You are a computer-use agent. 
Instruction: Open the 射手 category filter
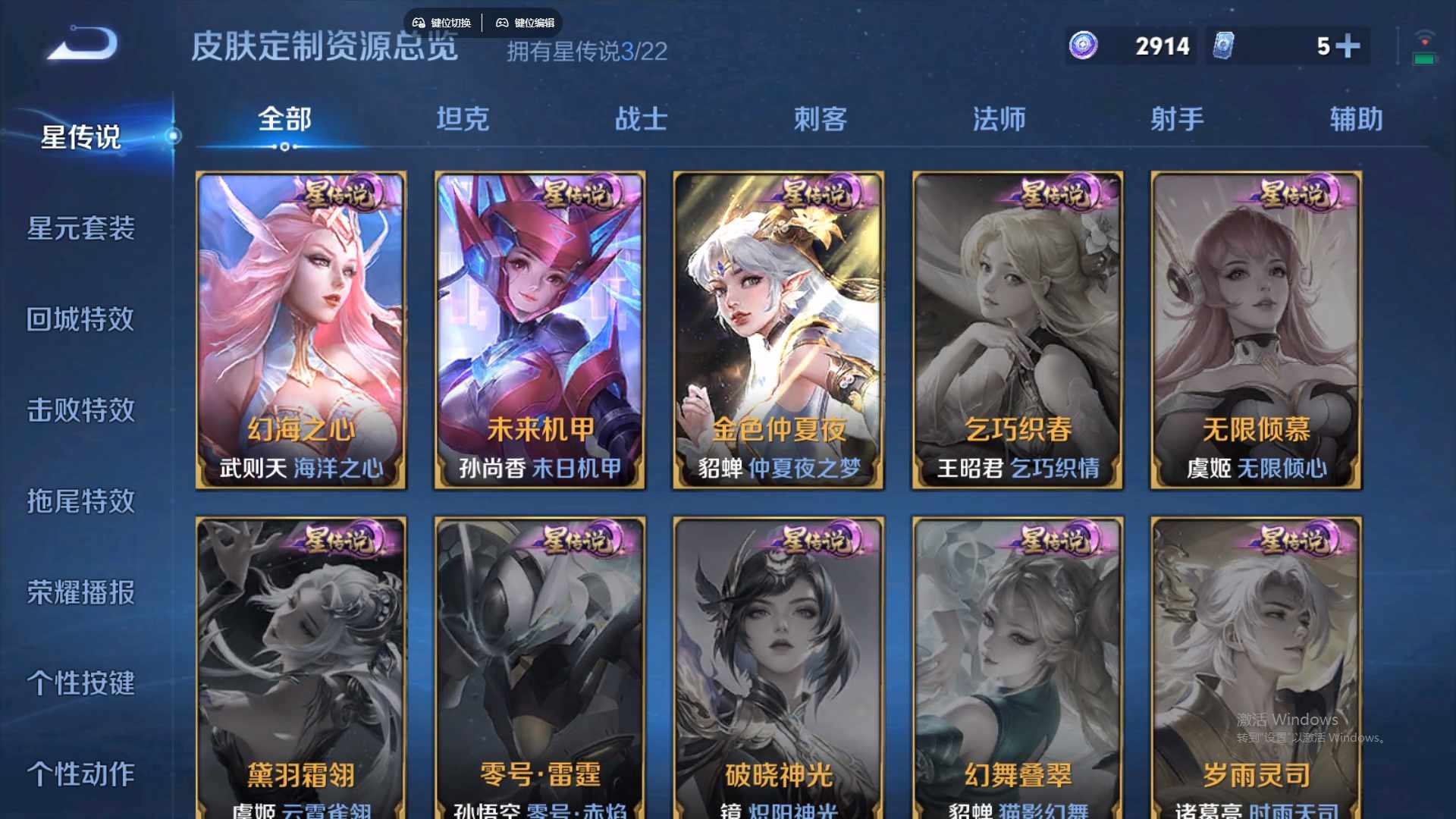(1177, 119)
